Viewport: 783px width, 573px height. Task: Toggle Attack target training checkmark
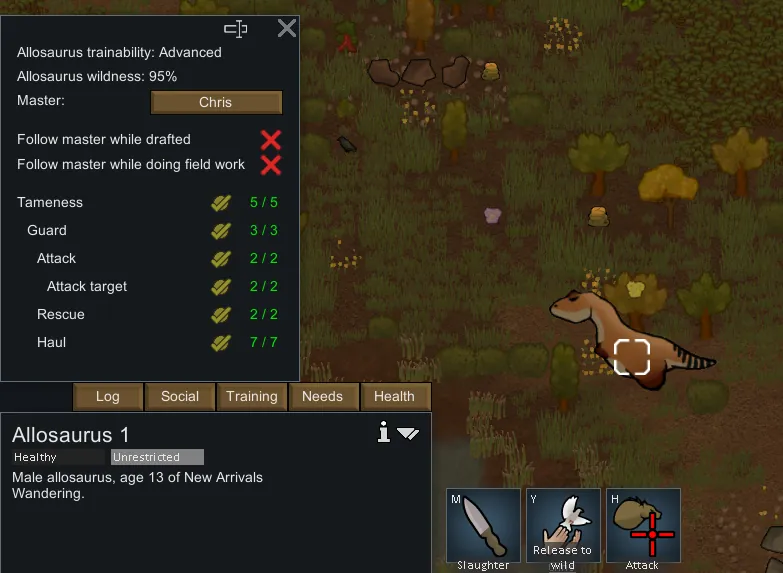[221, 287]
